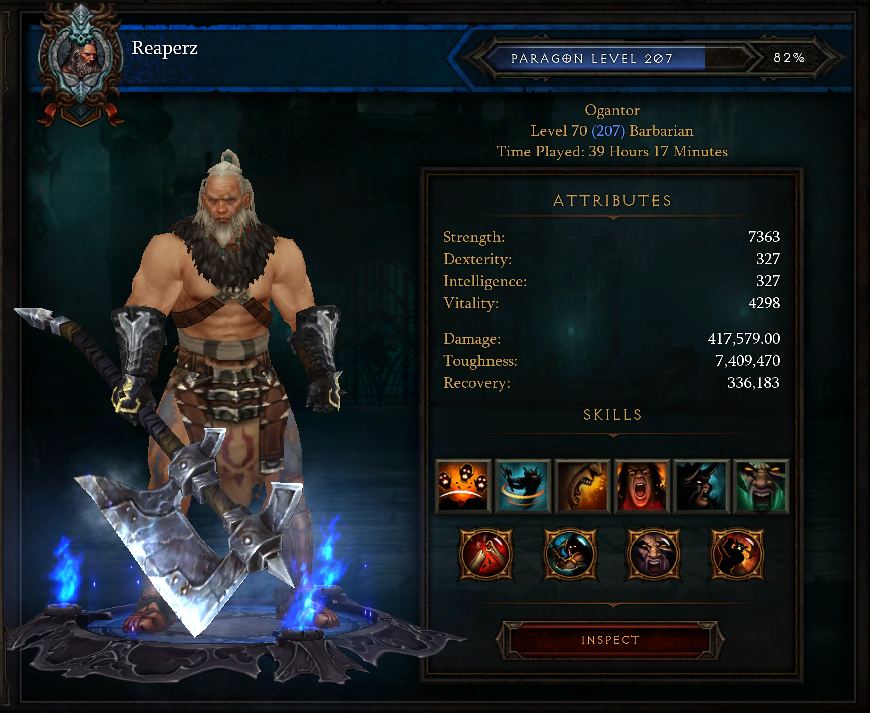Viewport: 870px width, 713px height.
Task: Select the fiery silhouette passive skill
Action: pos(738,554)
